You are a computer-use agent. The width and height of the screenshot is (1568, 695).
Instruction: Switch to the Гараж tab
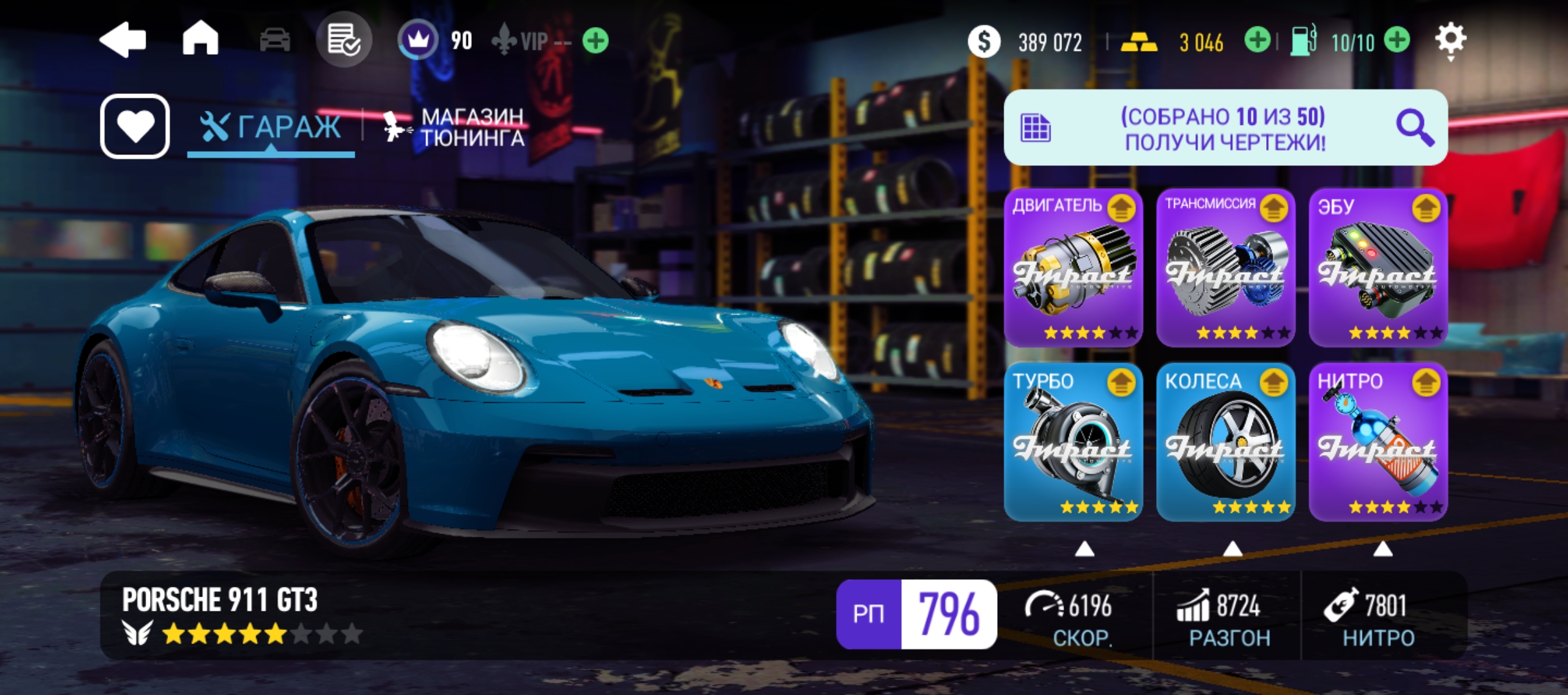(271, 127)
